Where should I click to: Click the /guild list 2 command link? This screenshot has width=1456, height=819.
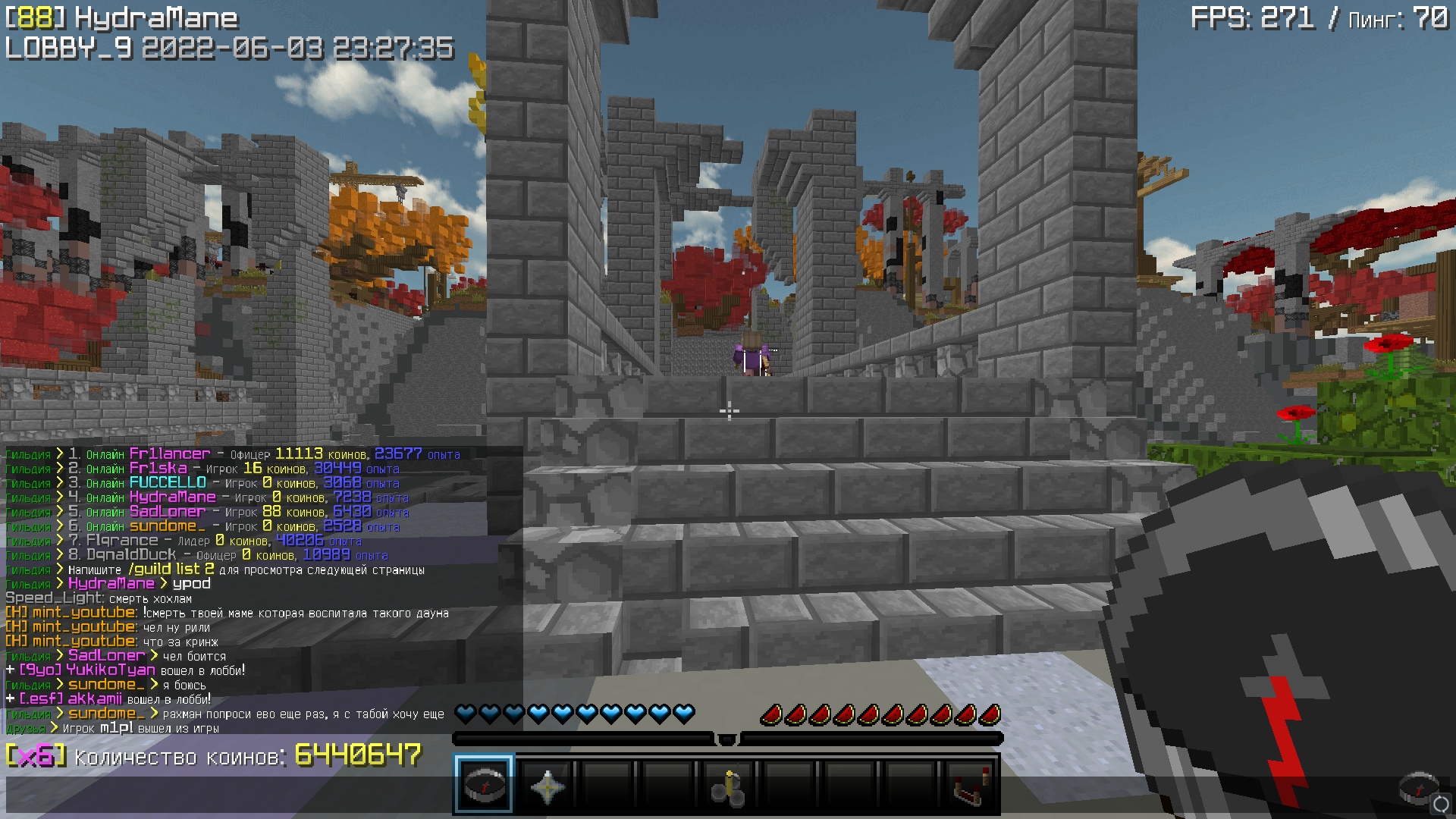click(x=174, y=569)
